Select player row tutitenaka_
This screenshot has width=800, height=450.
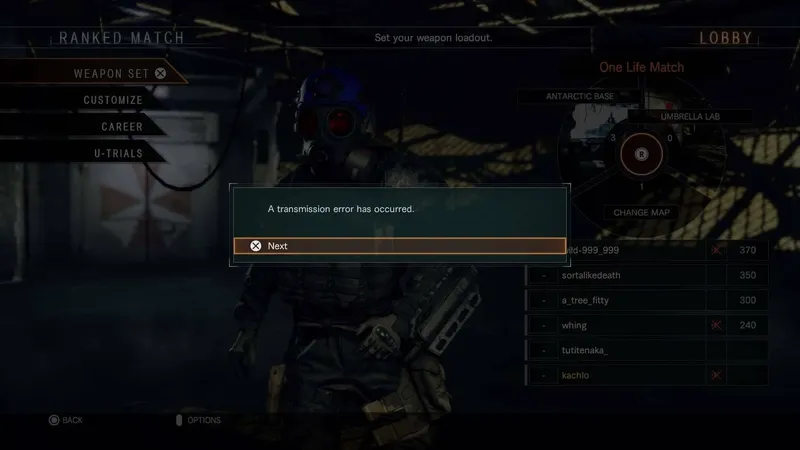(647, 351)
